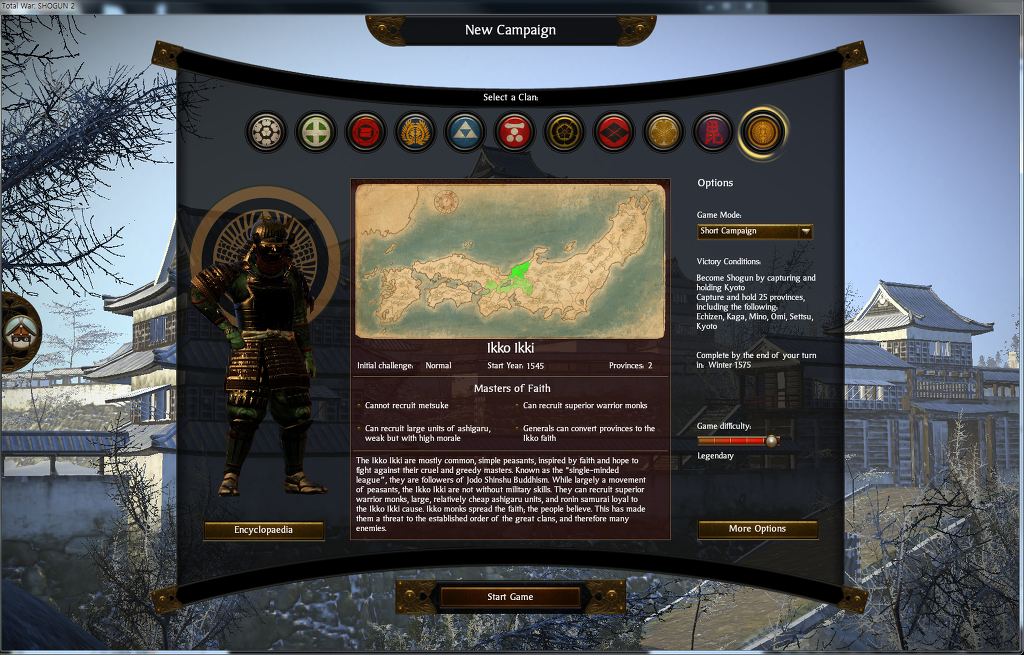Select the gold Tokugawa clan emblem
The width and height of the screenshot is (1024, 655).
663,132
